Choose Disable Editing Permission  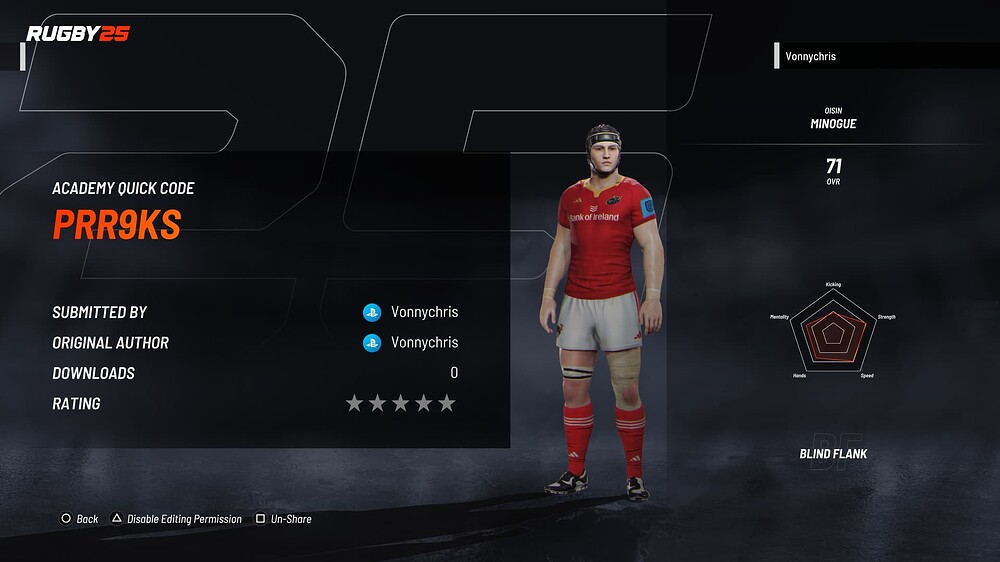[177, 519]
